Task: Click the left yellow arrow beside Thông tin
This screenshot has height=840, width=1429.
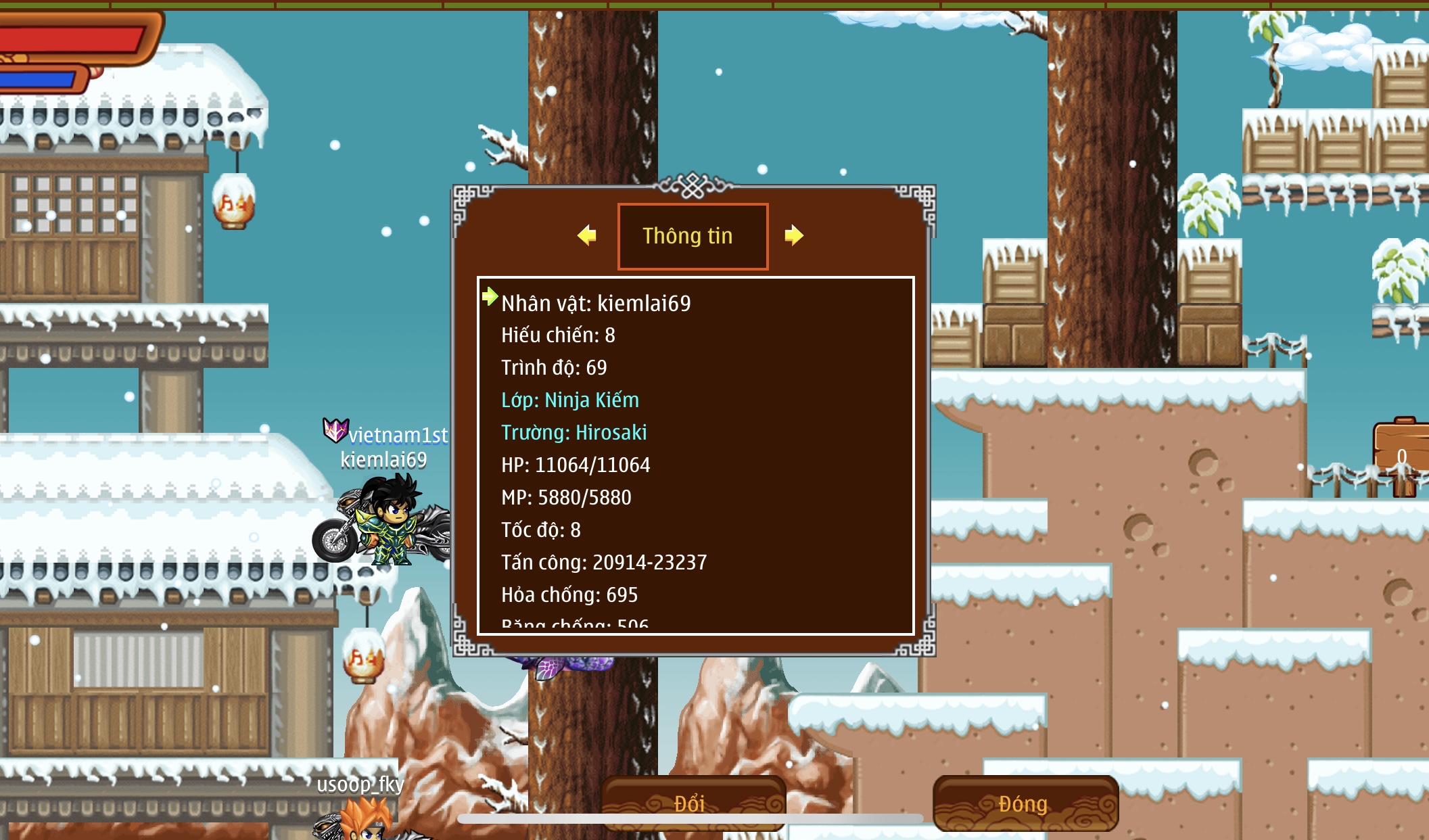Action: pos(587,235)
